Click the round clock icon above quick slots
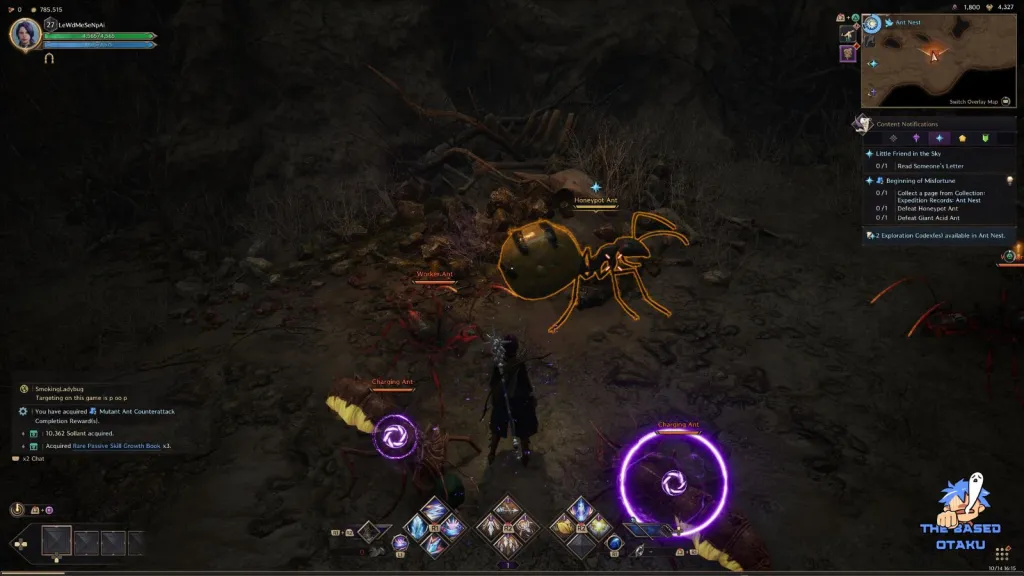 click(18, 509)
